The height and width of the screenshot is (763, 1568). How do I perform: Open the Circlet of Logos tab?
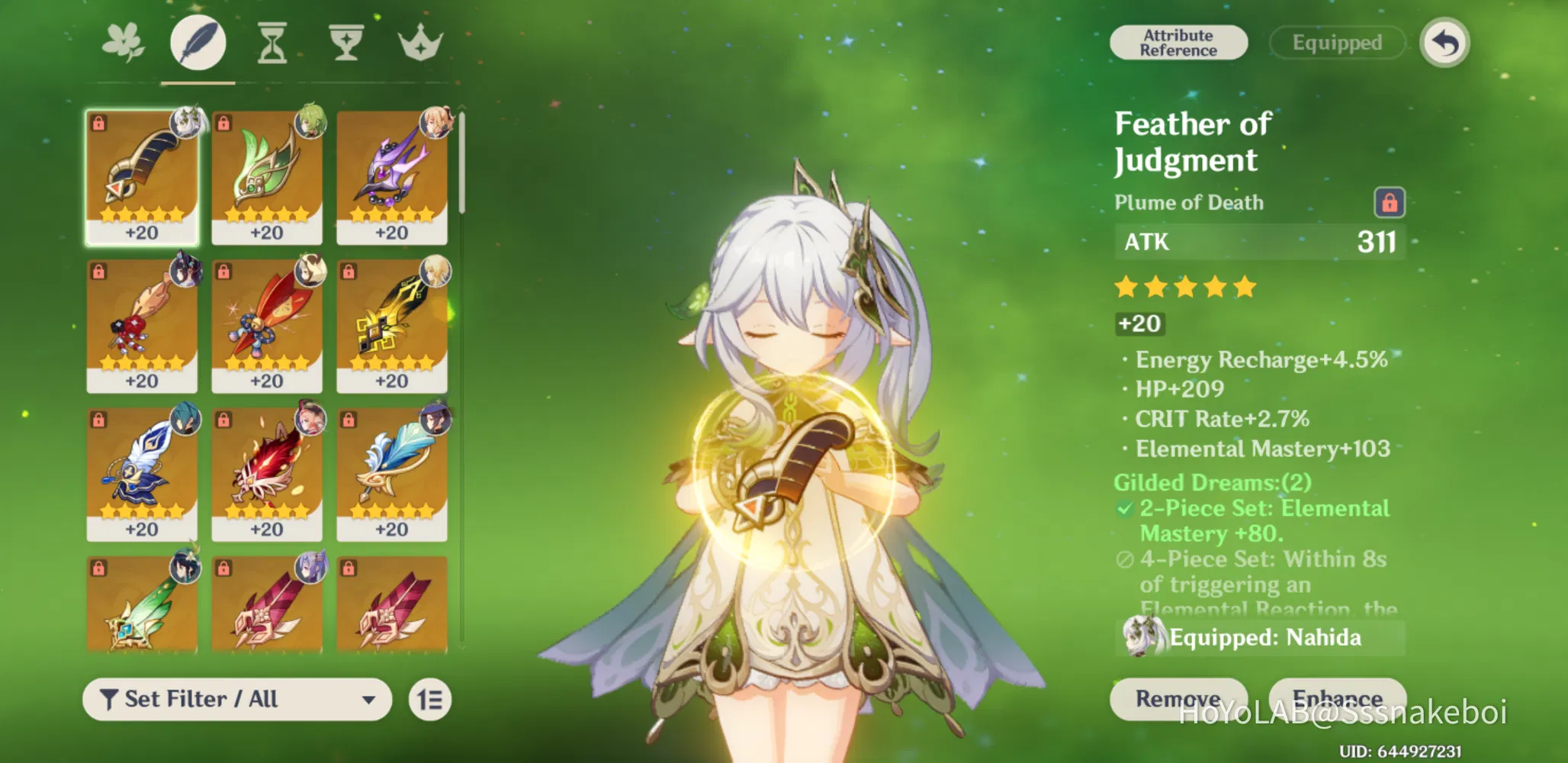(420, 42)
